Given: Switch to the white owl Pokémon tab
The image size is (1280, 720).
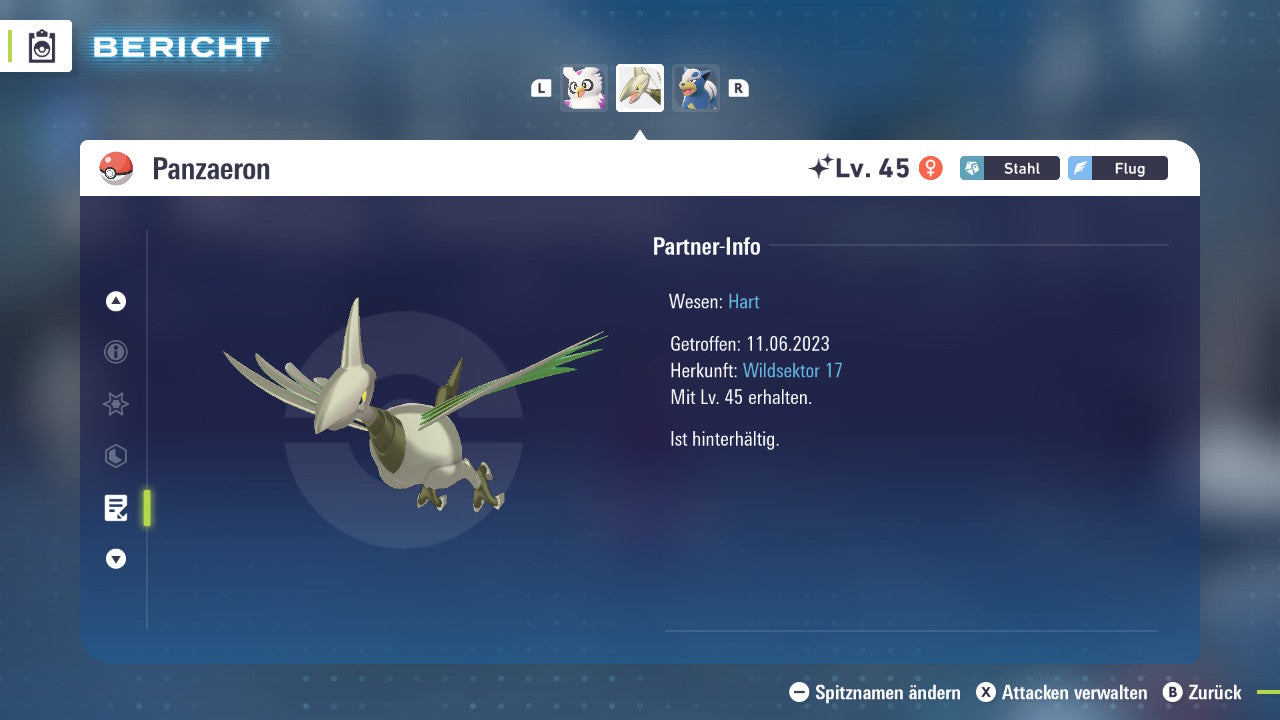Looking at the screenshot, I should [x=584, y=87].
